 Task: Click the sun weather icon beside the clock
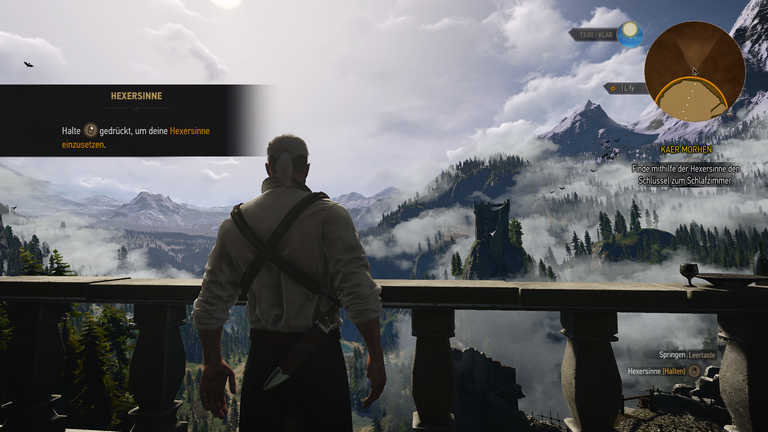629,33
